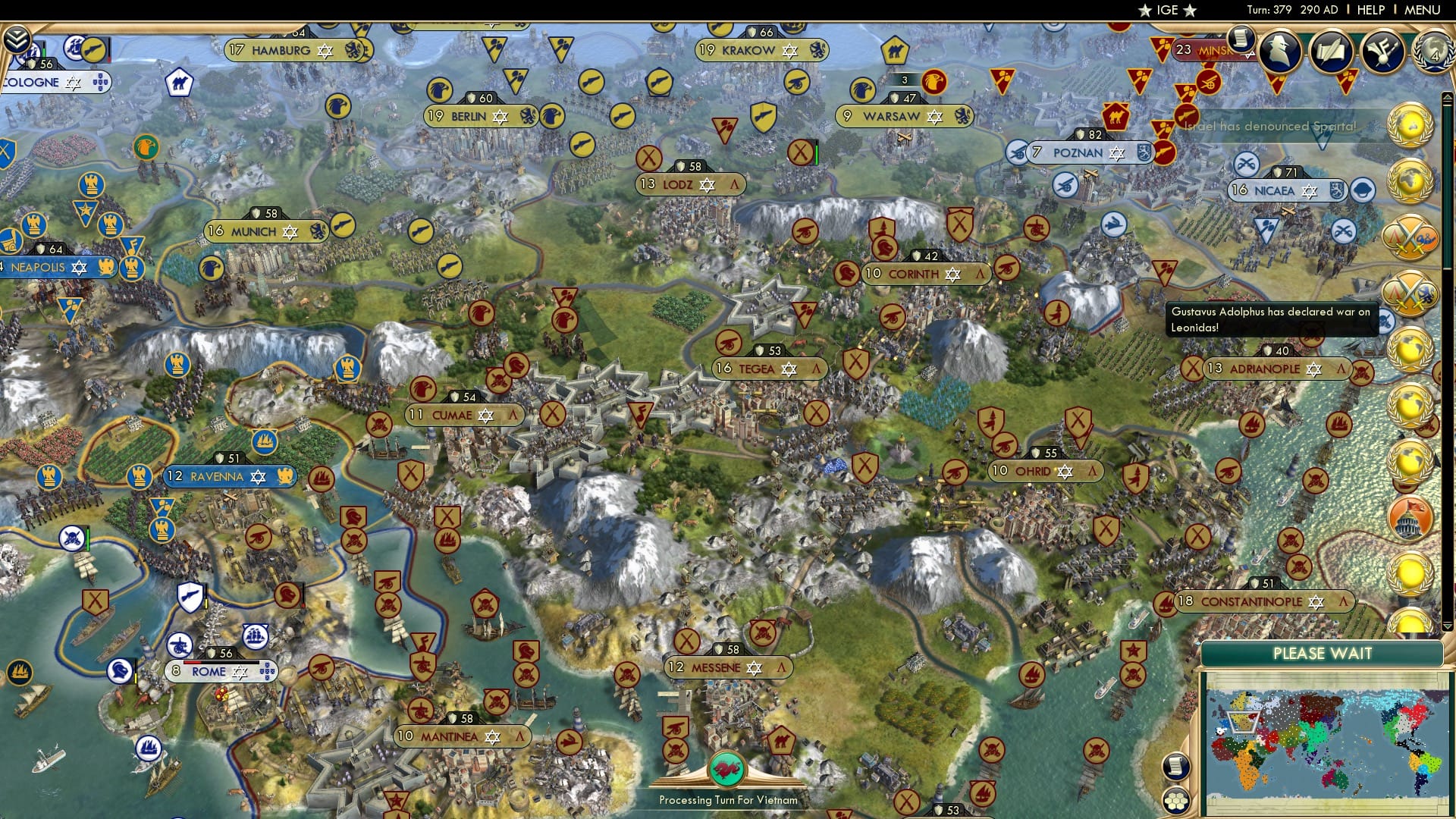The height and width of the screenshot is (819, 1456).
Task: Open HELP from the top bar
Action: pos(1370,9)
